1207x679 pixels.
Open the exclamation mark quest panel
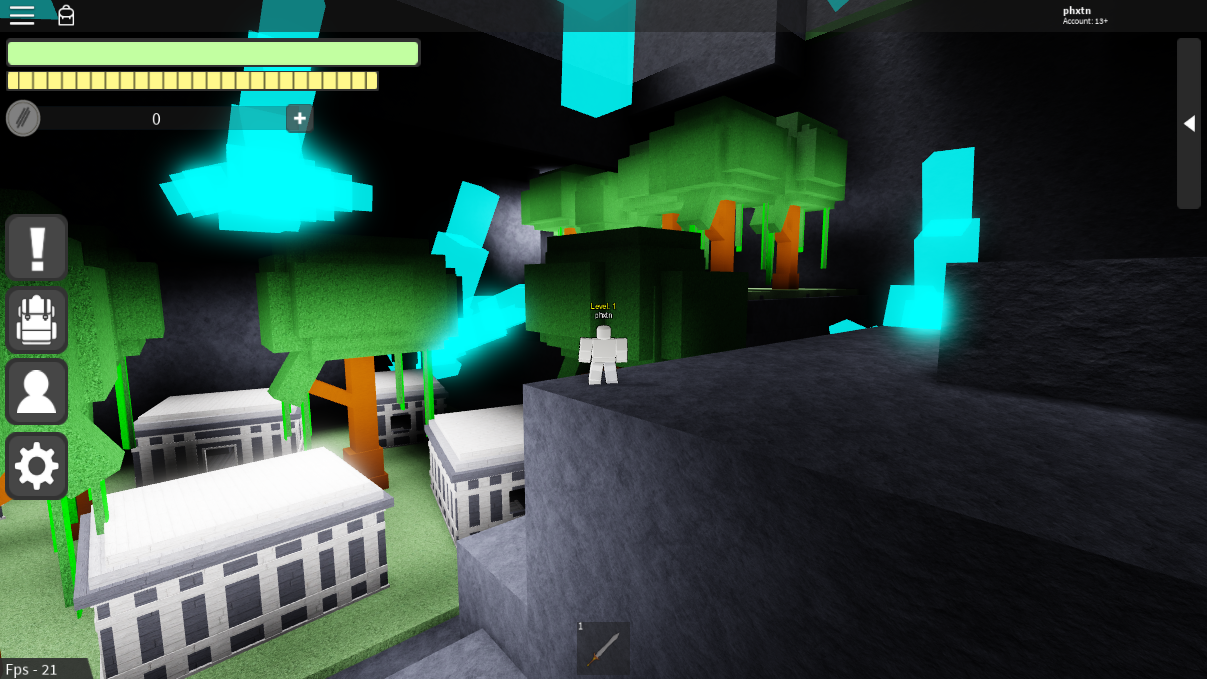click(37, 247)
